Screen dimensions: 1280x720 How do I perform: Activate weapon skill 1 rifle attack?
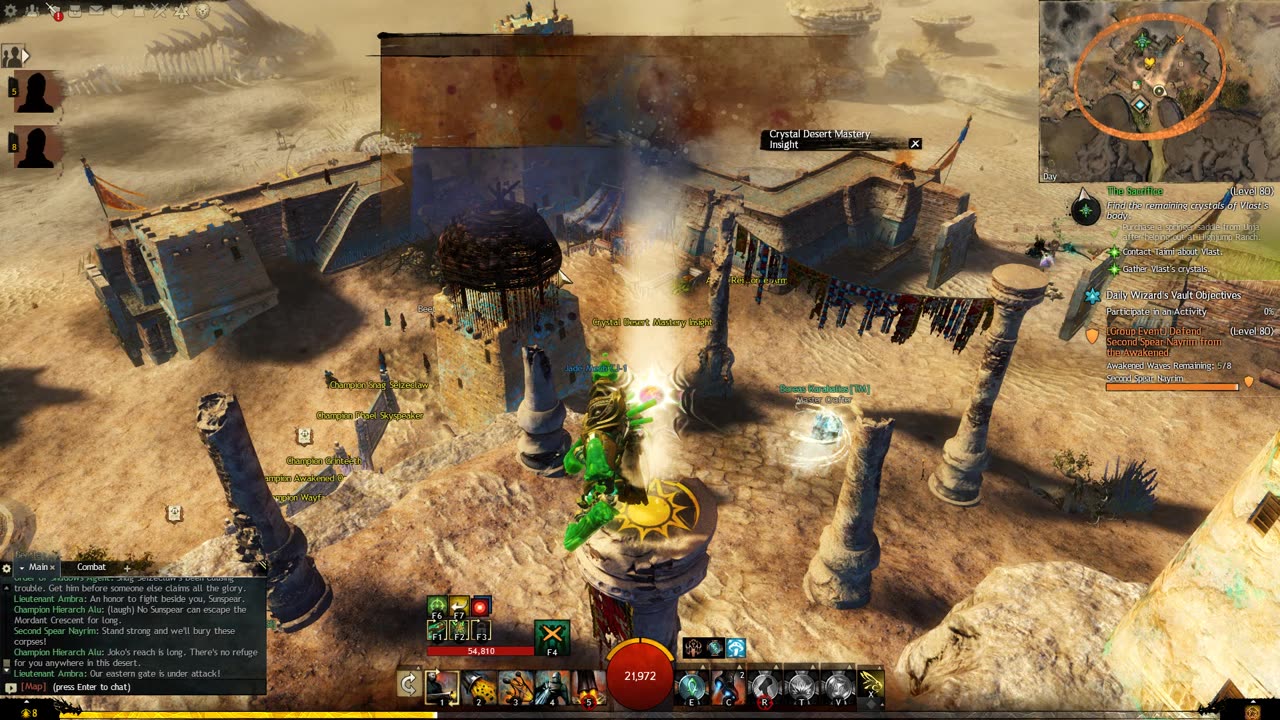click(441, 687)
